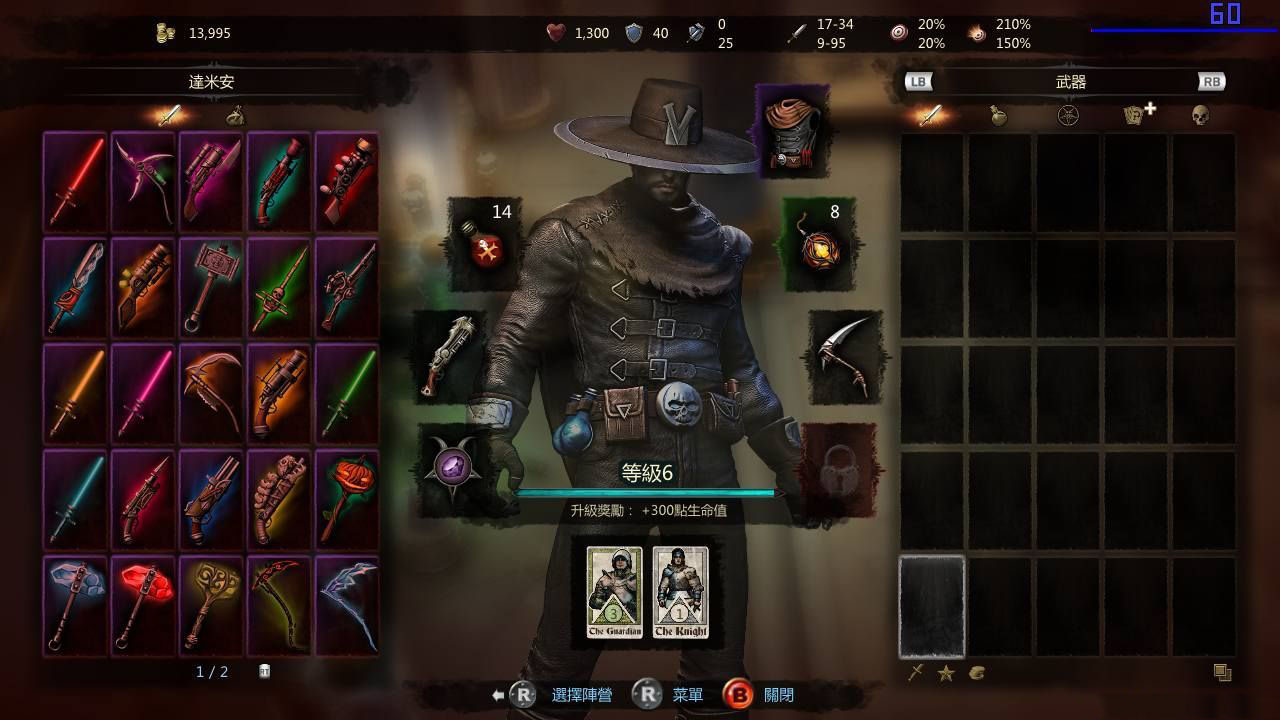Open the potions category icon
Image resolution: width=1280 pixels, height=720 pixels.
click(997, 115)
